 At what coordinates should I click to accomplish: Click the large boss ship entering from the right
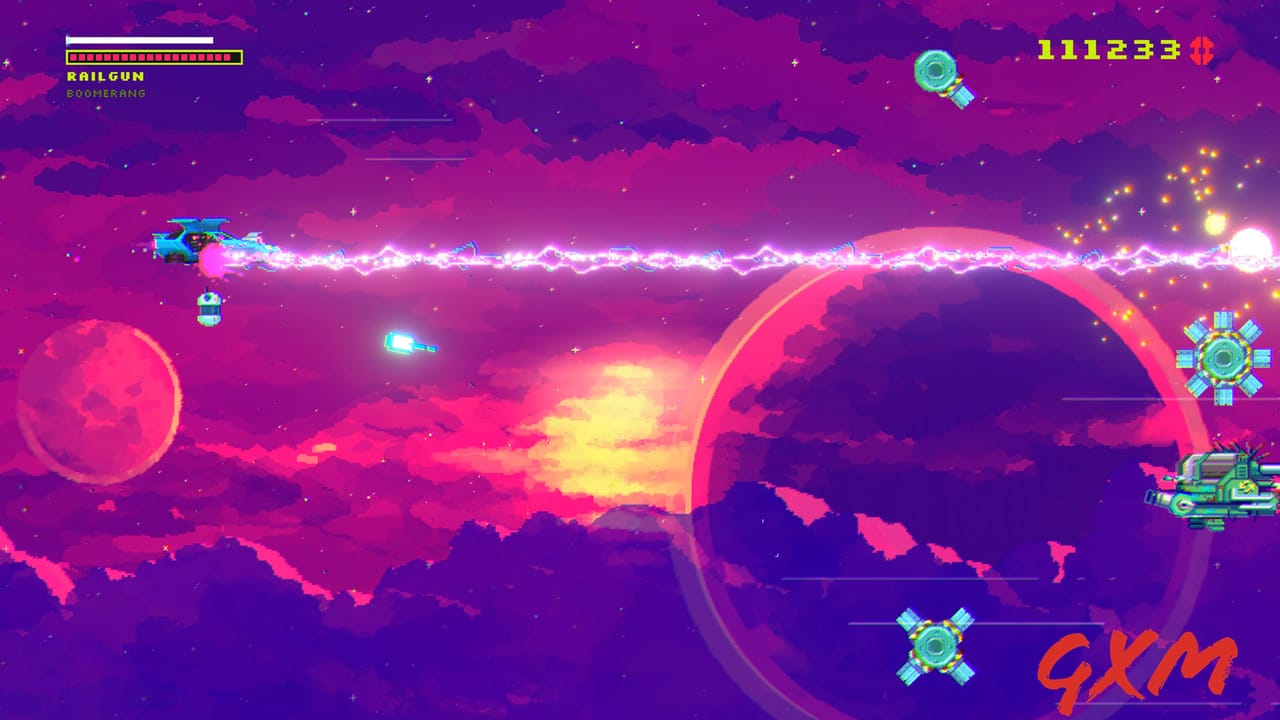click(1215, 487)
